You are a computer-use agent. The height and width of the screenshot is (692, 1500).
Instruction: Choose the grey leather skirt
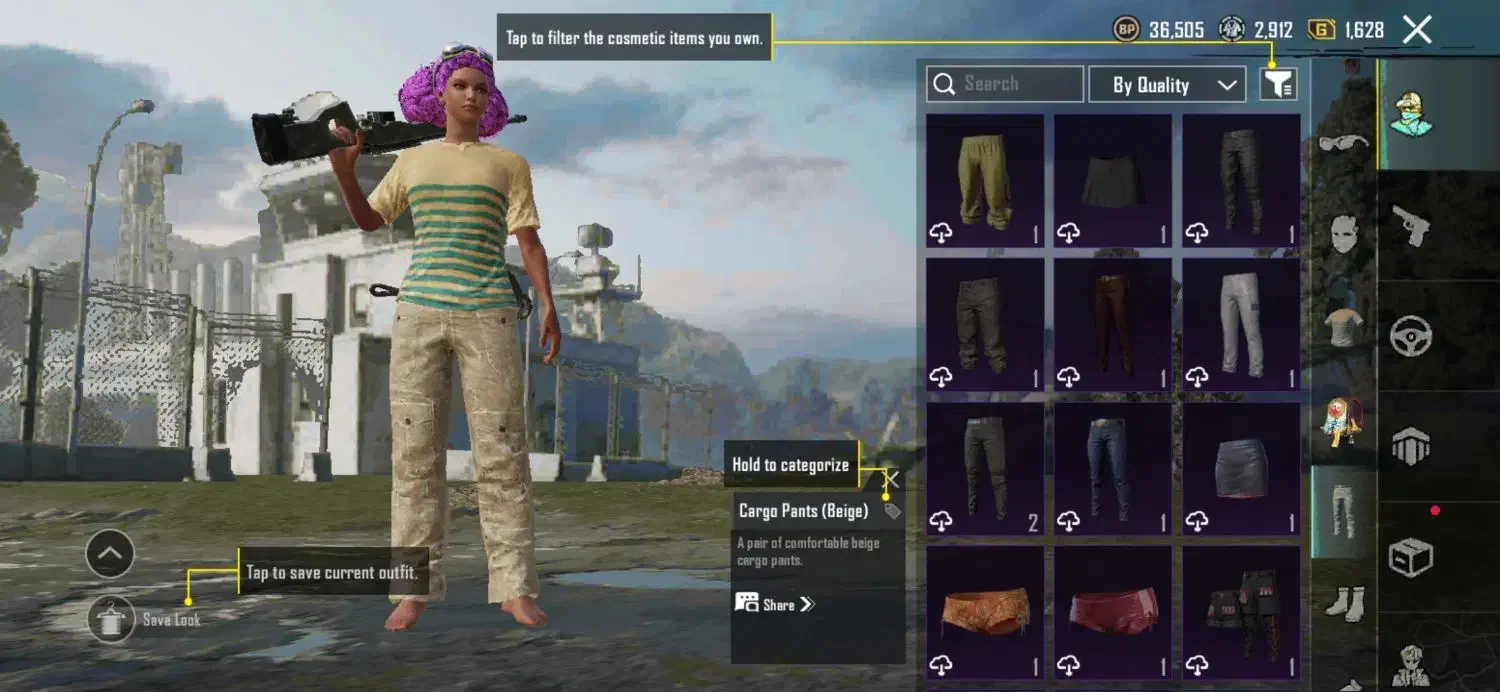1241,468
